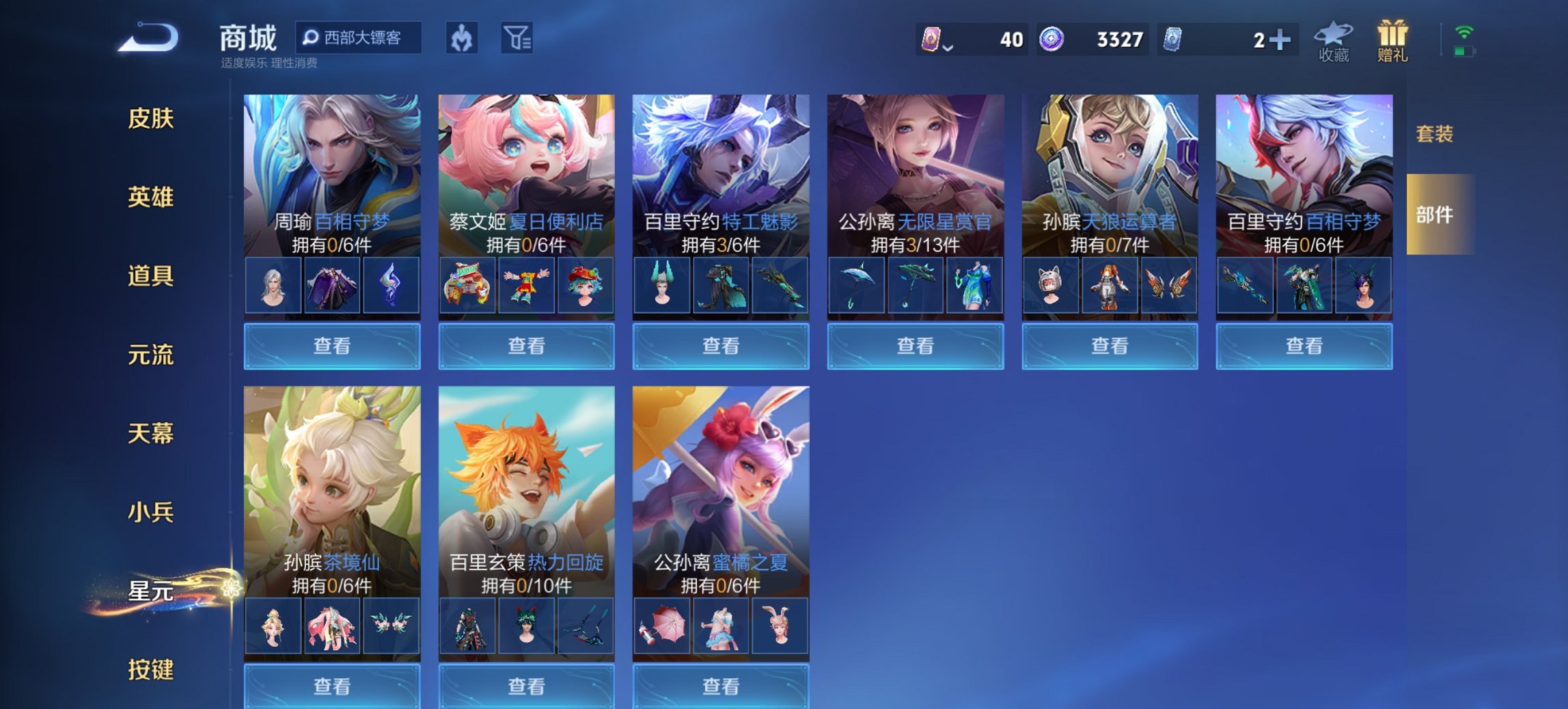The height and width of the screenshot is (709, 1568).
Task: Click 查看 under 百里玄策 热力回旋
Action: tap(525, 686)
